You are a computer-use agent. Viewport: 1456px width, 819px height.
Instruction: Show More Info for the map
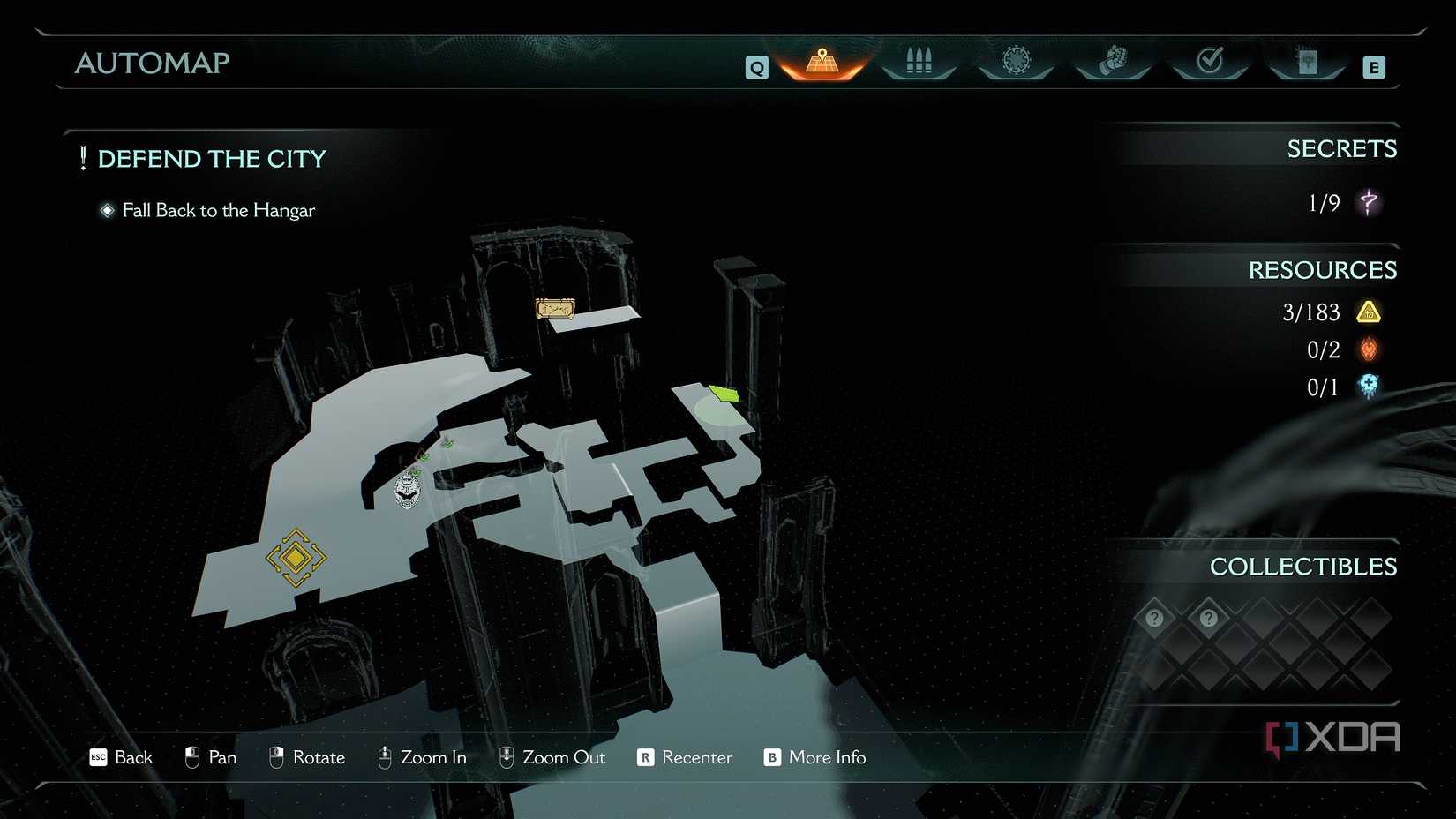click(x=814, y=757)
